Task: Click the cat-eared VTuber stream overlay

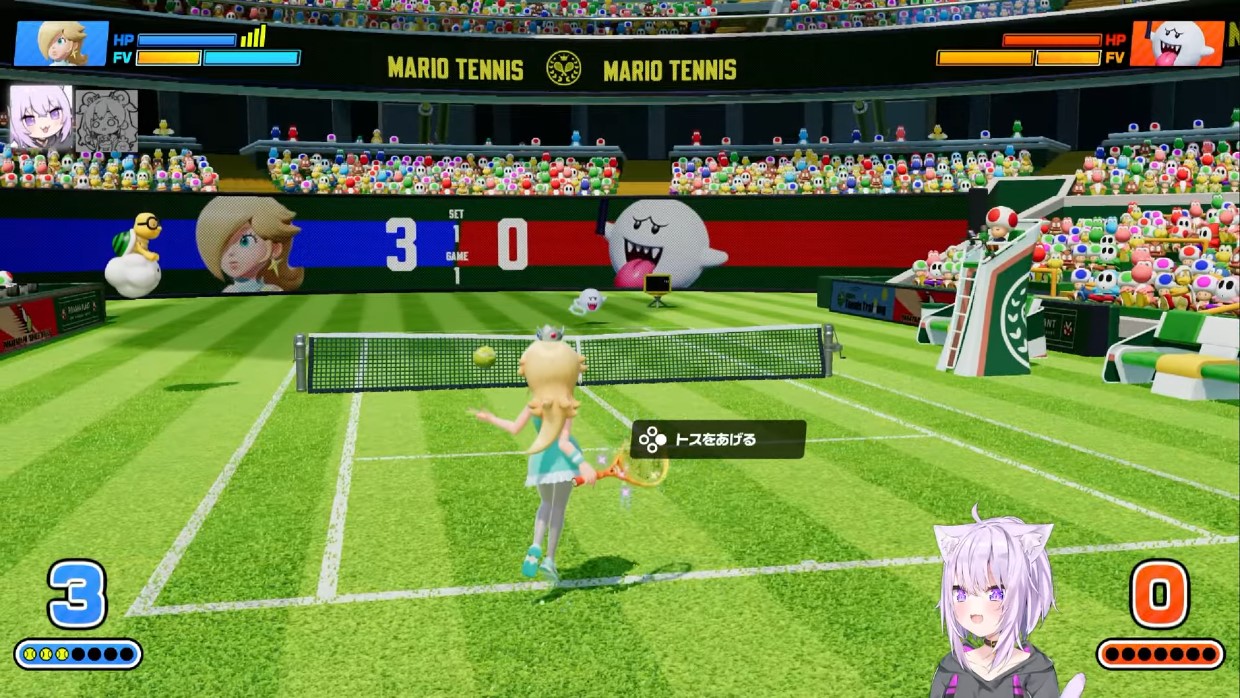Action: coord(994,612)
